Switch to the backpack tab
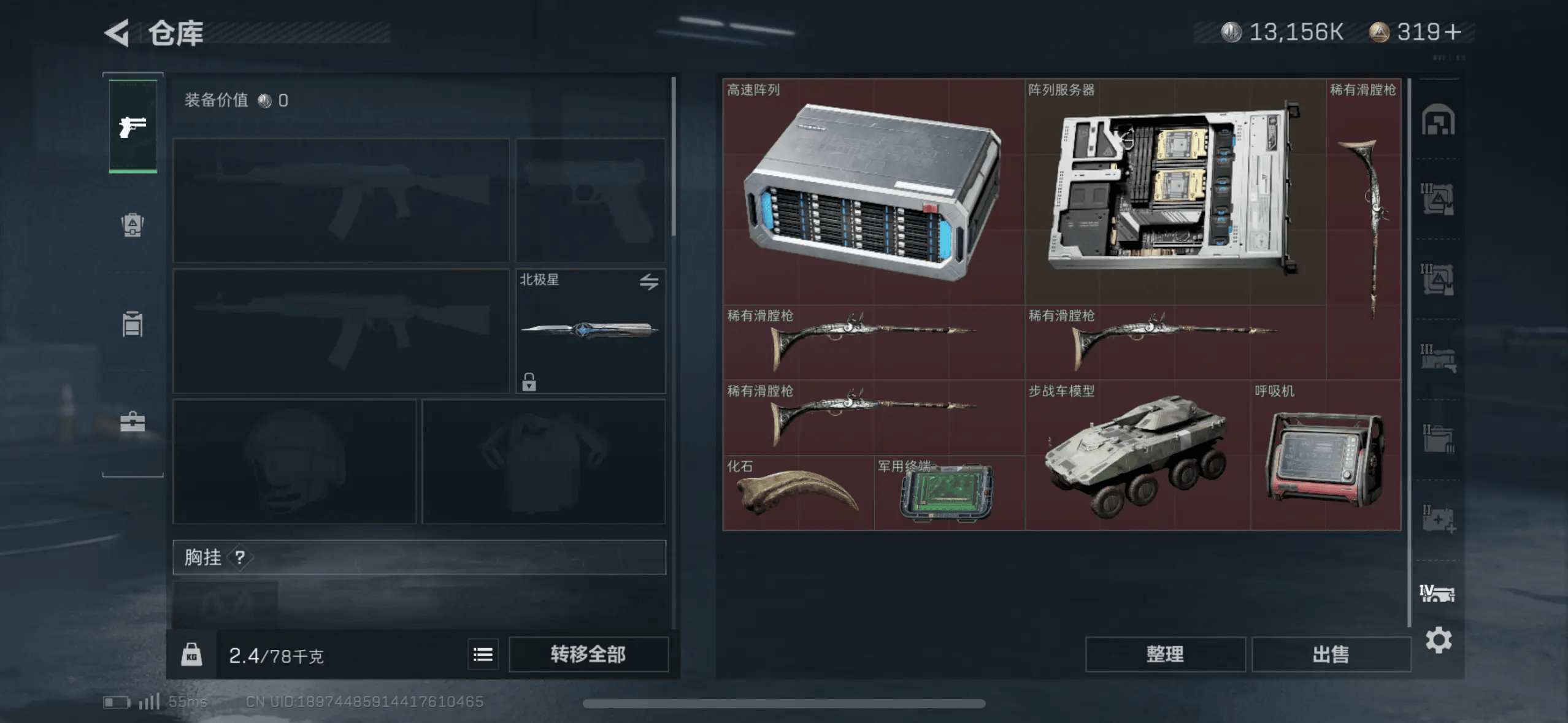Screen dimensions: 1568x723 click(x=133, y=225)
